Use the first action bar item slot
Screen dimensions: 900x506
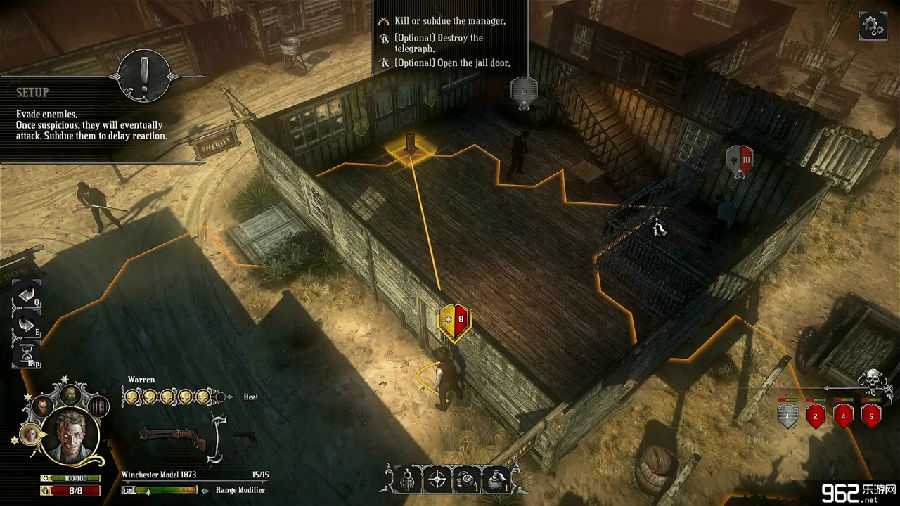click(407, 480)
